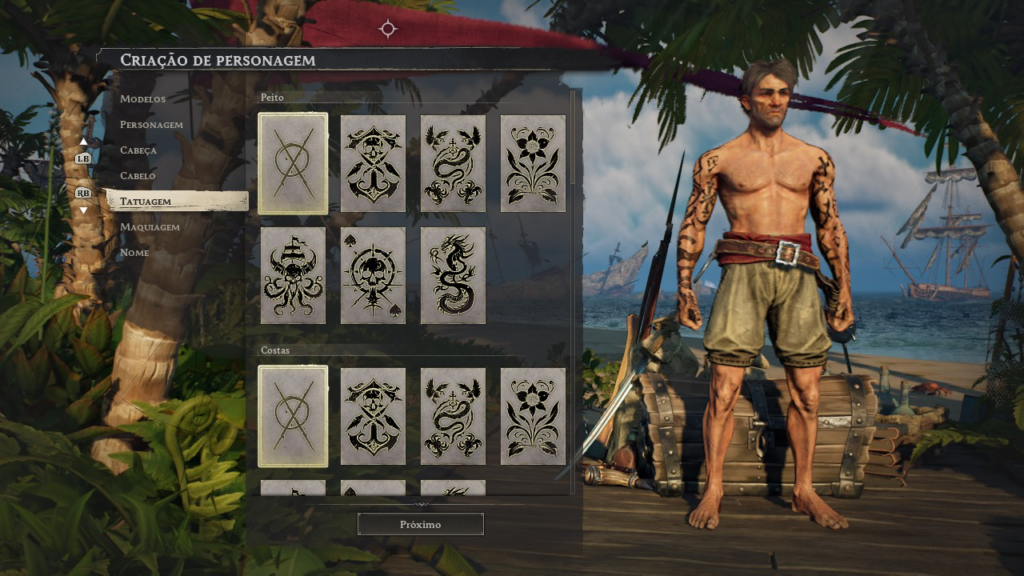This screenshot has height=576, width=1024.
Task: Select the skull compass with spades tattoo
Action: [x=373, y=275]
